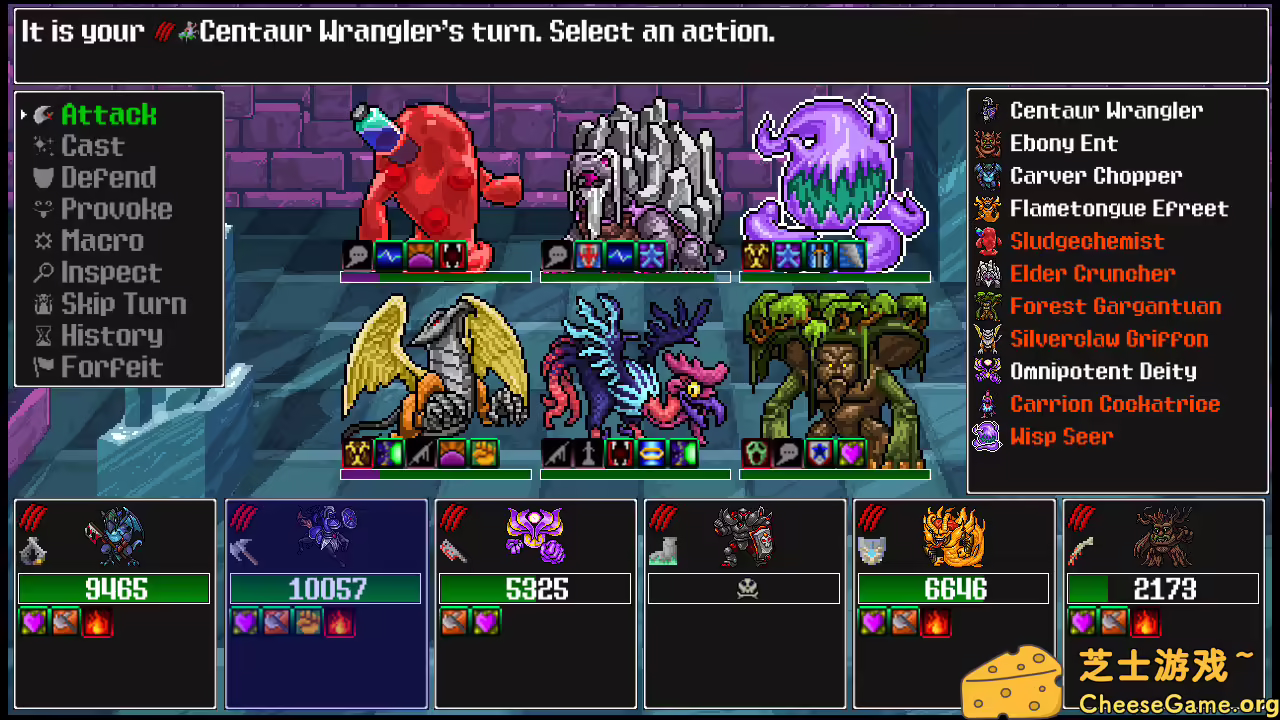1280x720 pixels.
Task: Click the skull icon on the defeated ally's card
Action: tap(745, 587)
